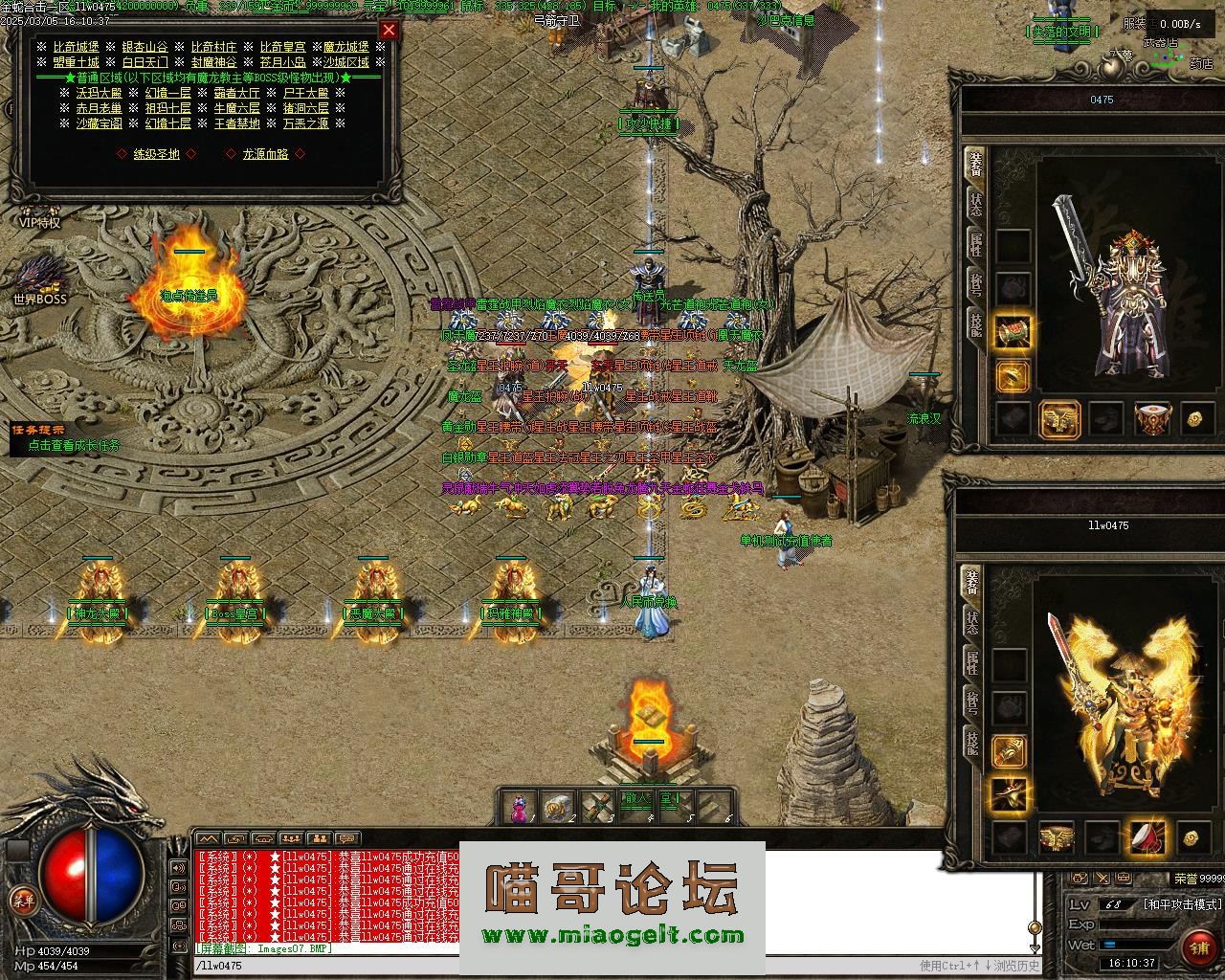
Task: Switch to the 状态 tab in 0475 panel
Action: (975, 203)
